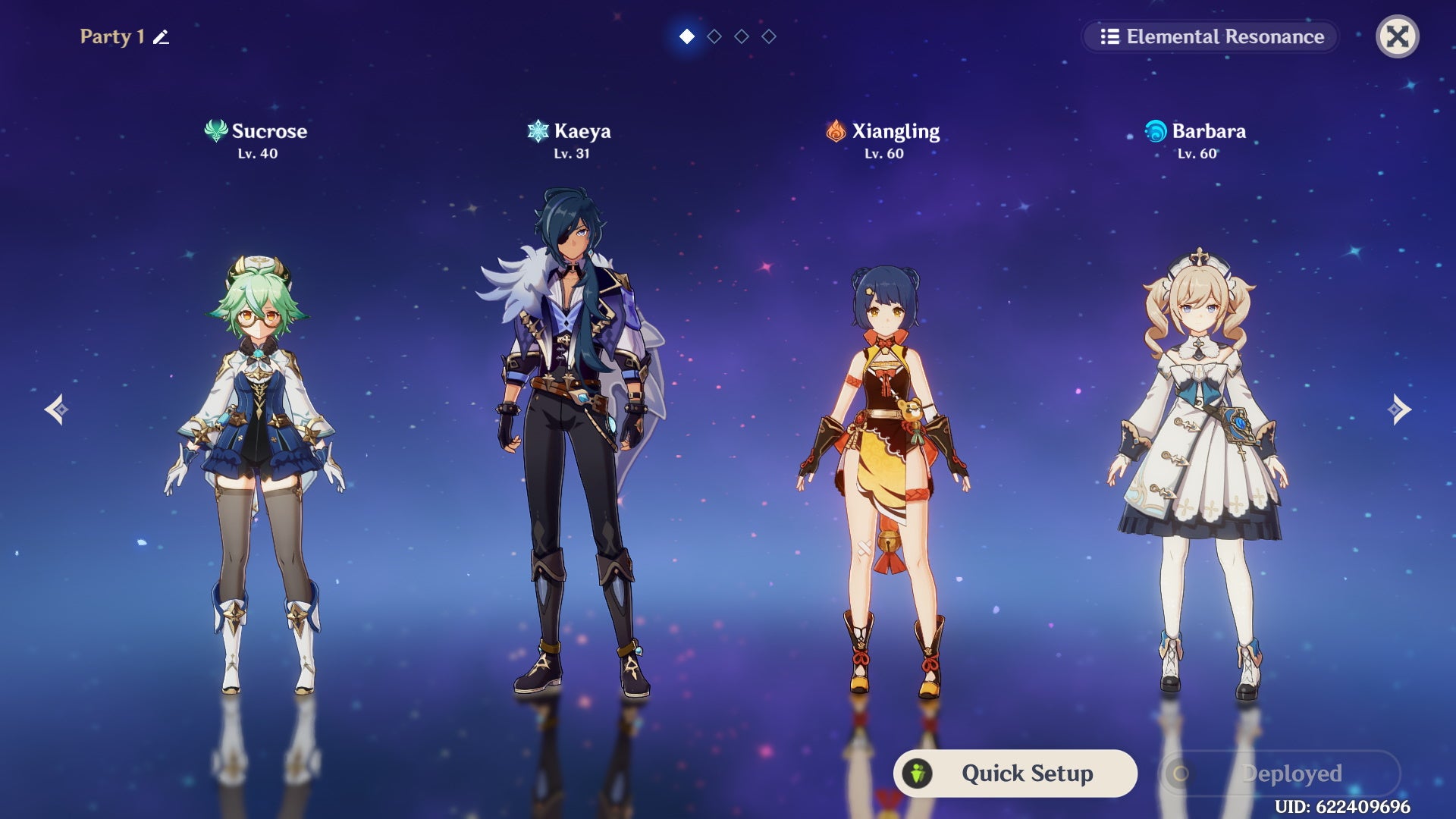1456x819 pixels.
Task: Select Xiangling's Pyro element icon
Action: (836, 130)
